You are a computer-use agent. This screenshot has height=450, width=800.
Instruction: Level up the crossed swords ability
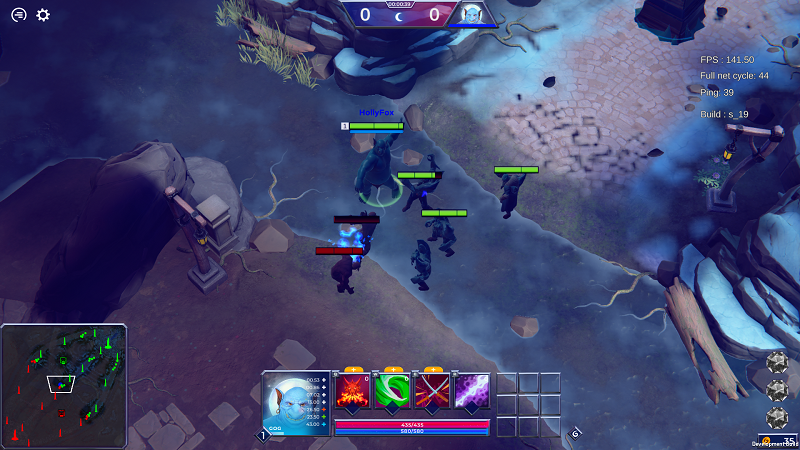coord(432,370)
